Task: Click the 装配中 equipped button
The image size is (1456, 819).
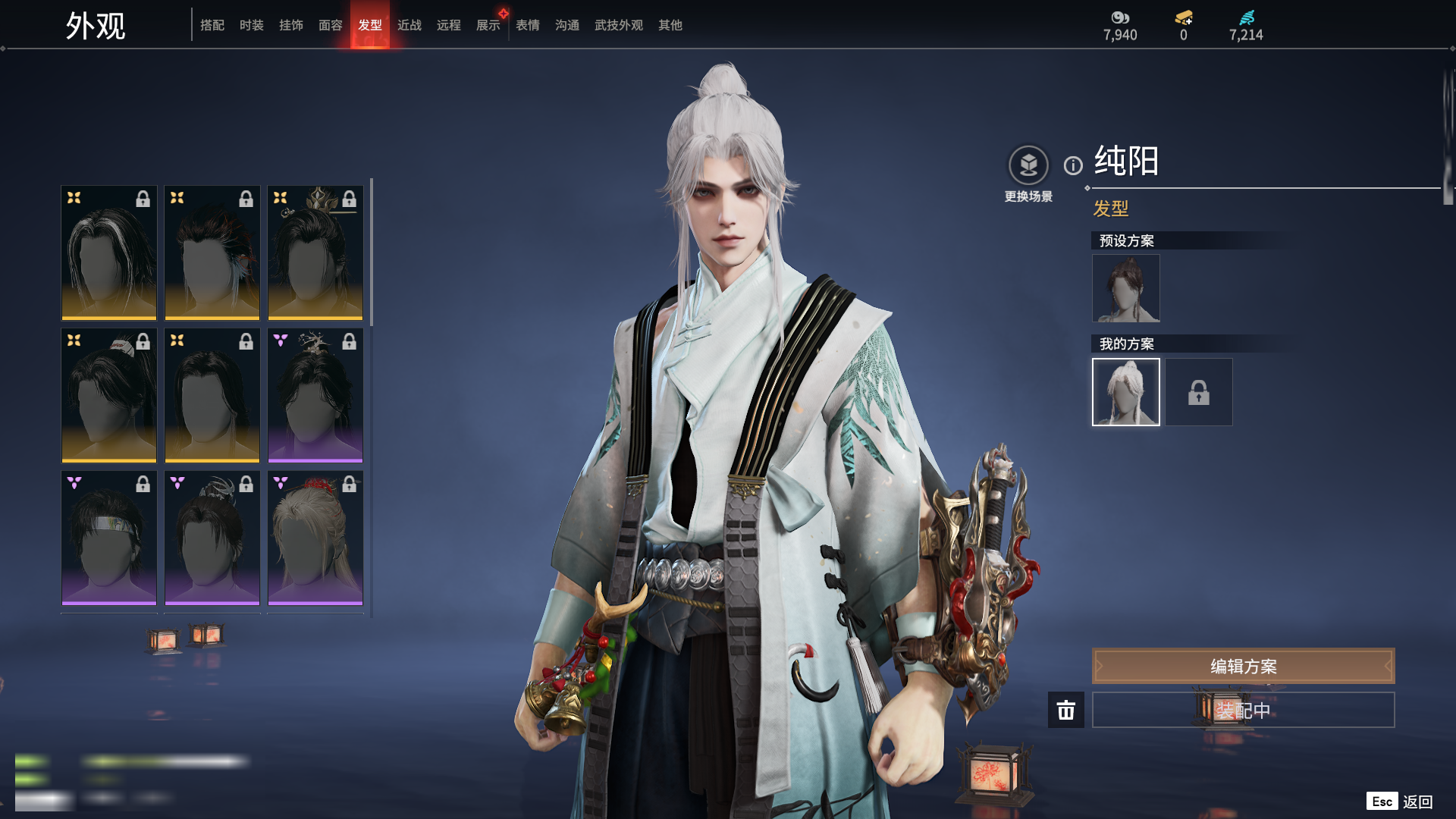Action: coord(1243,710)
